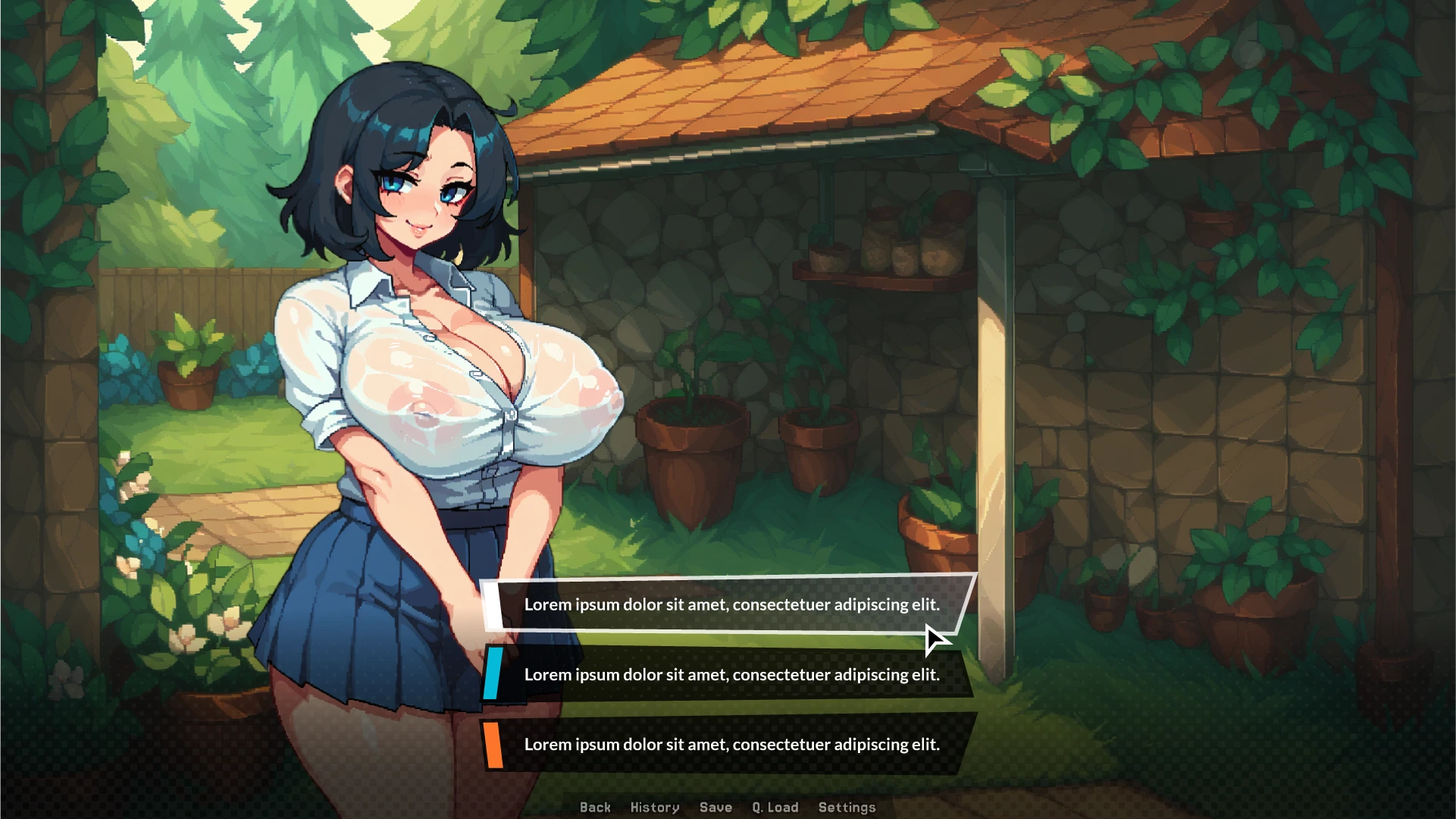This screenshot has height=819, width=1456.
Task: Select the blue-marked dialogue choice
Action: click(x=731, y=674)
